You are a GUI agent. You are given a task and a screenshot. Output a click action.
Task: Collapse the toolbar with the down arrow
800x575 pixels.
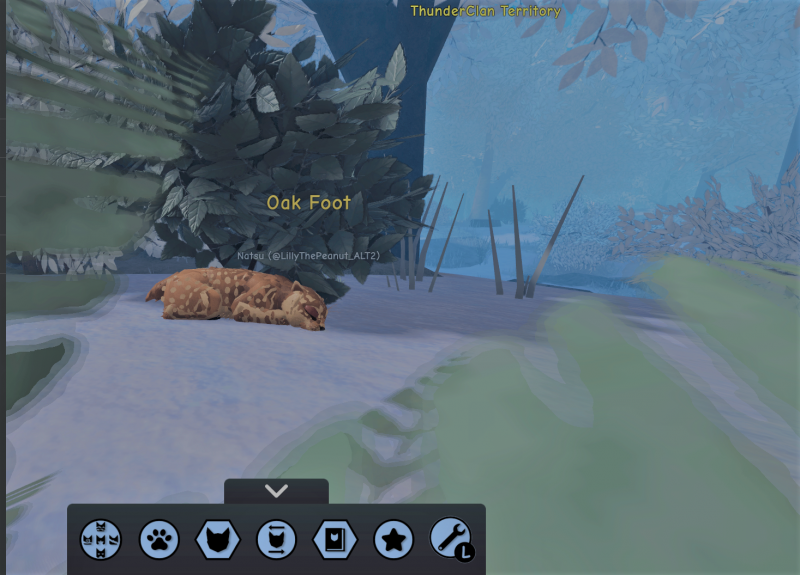tap(276, 491)
